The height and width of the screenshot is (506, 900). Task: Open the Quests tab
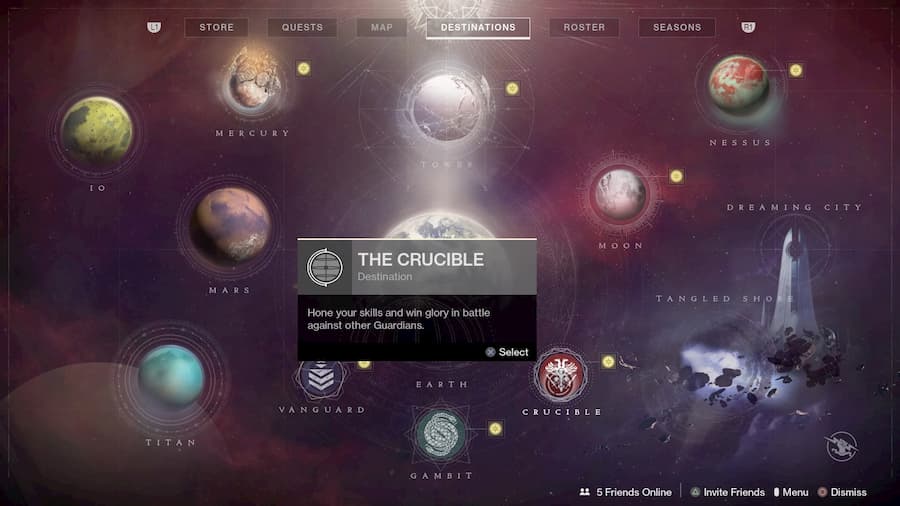coord(302,27)
